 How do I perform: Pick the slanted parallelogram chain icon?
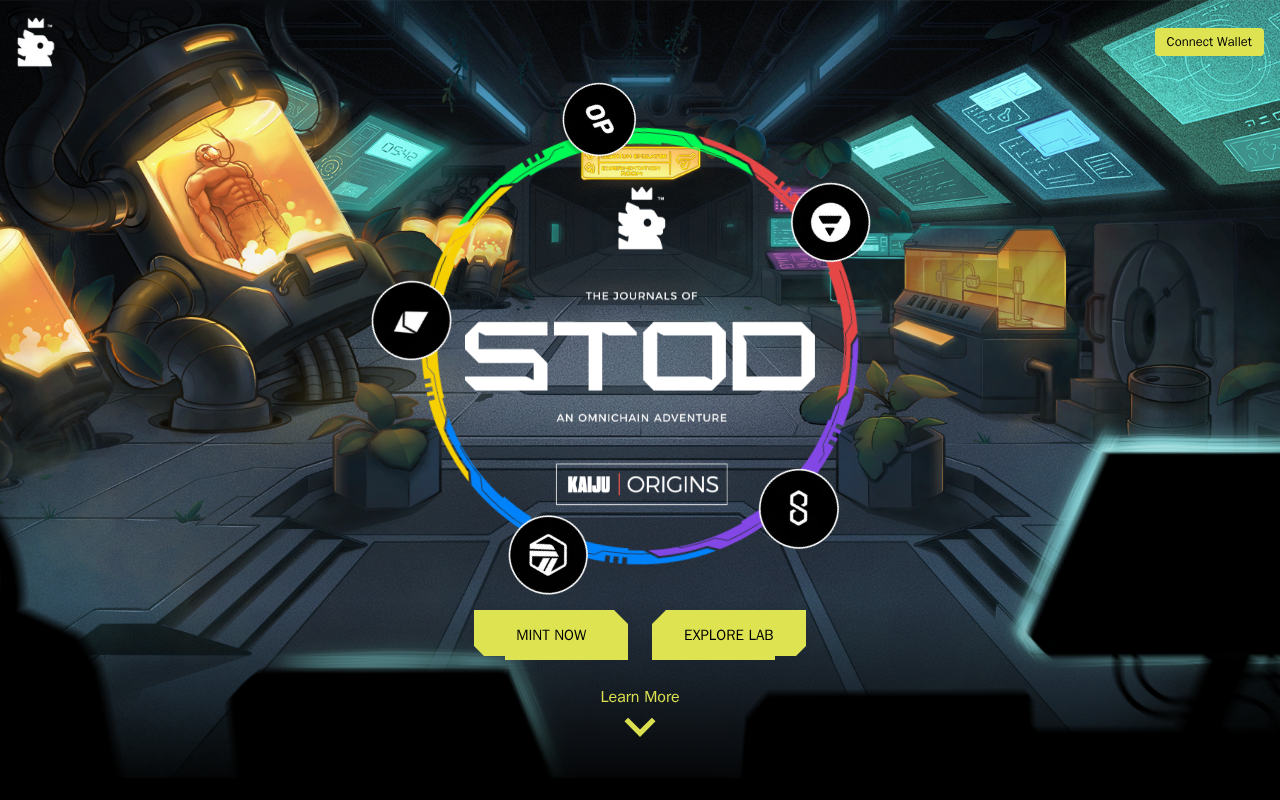coord(411,321)
